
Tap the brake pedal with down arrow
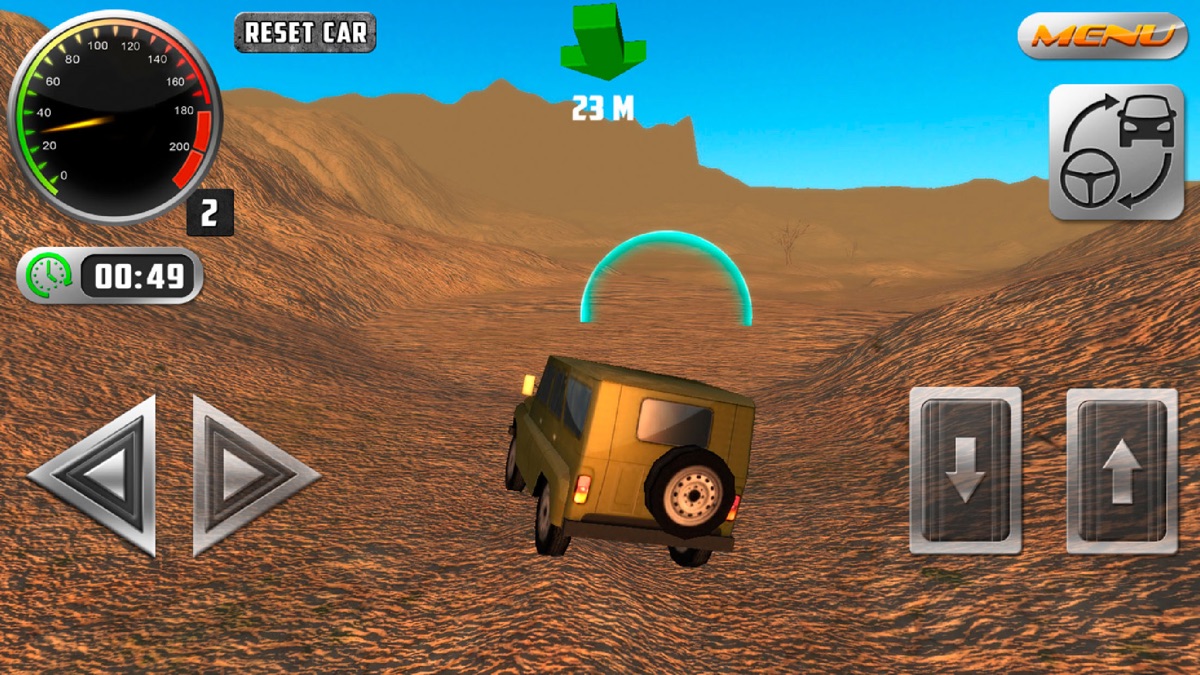(x=965, y=470)
